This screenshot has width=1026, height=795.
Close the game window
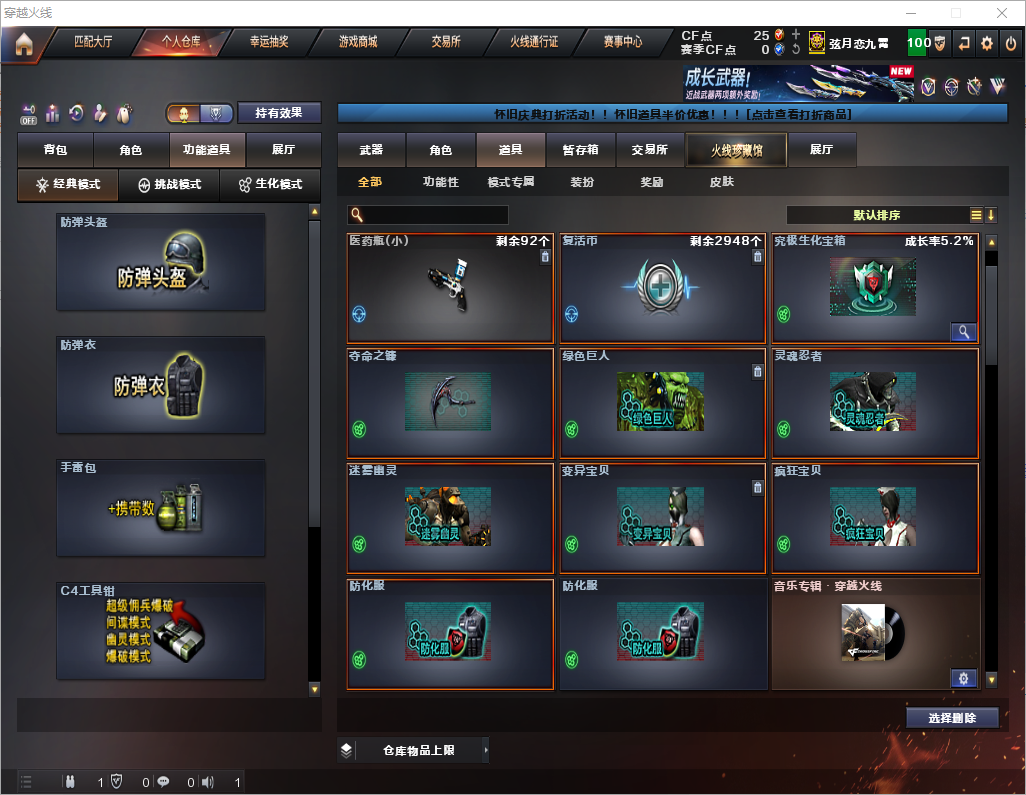[1002, 13]
